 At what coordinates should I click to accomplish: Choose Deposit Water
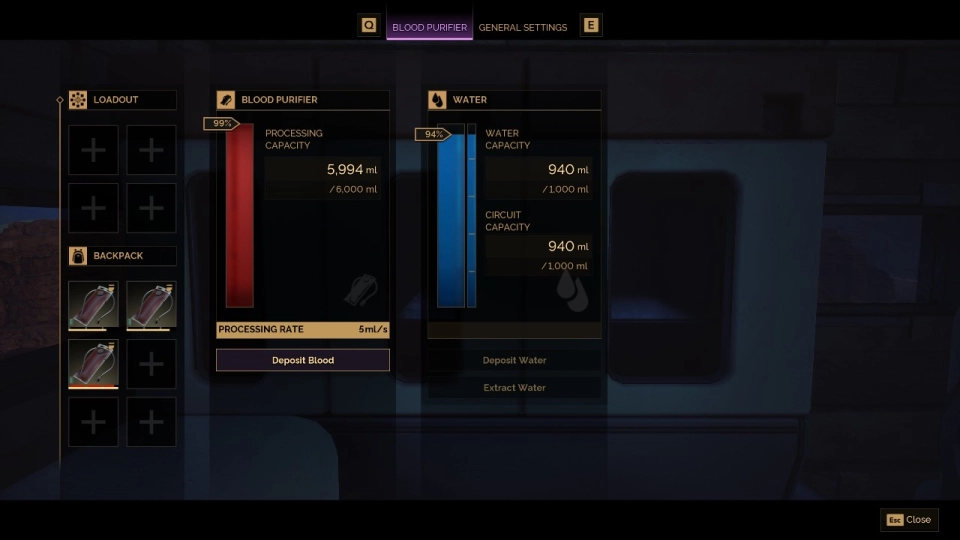[x=514, y=360]
